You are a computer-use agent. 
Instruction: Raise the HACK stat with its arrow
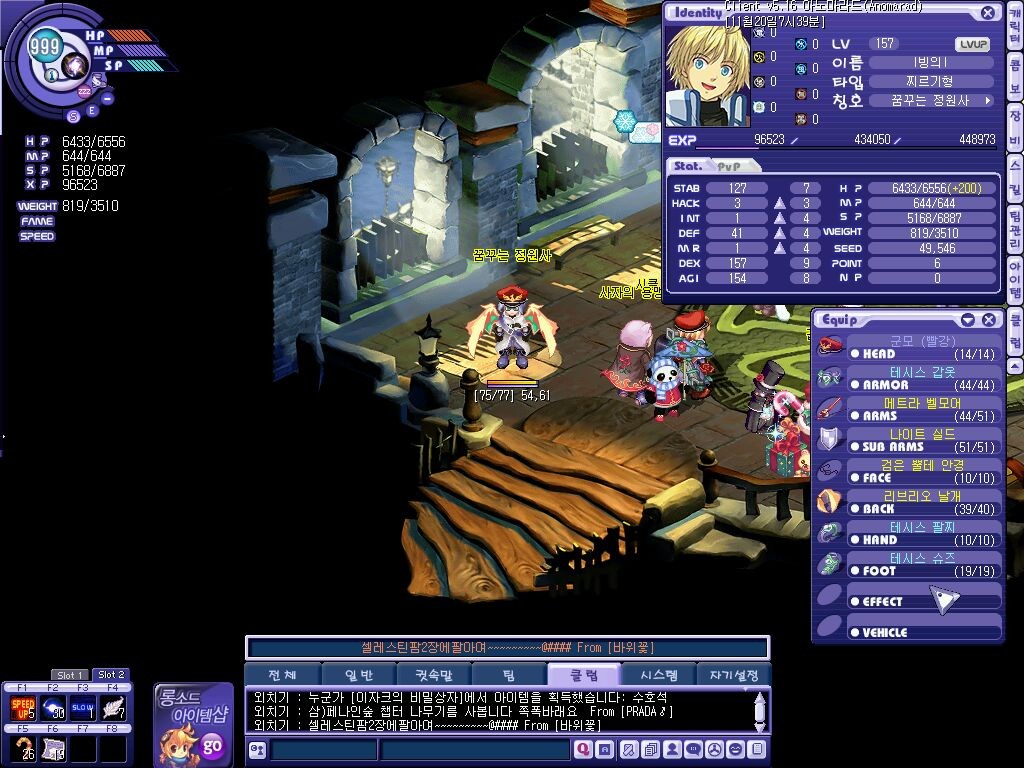[x=780, y=203]
